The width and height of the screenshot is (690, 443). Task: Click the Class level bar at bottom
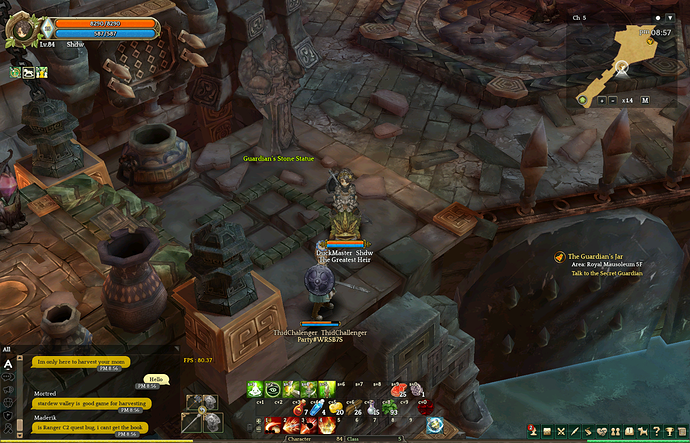377,438
